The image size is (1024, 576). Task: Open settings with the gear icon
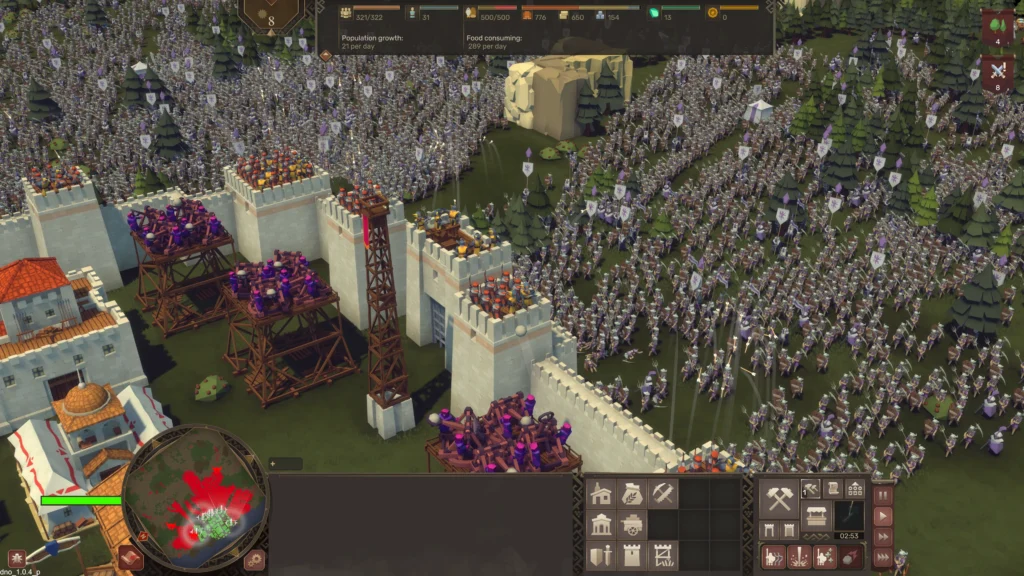point(255,559)
